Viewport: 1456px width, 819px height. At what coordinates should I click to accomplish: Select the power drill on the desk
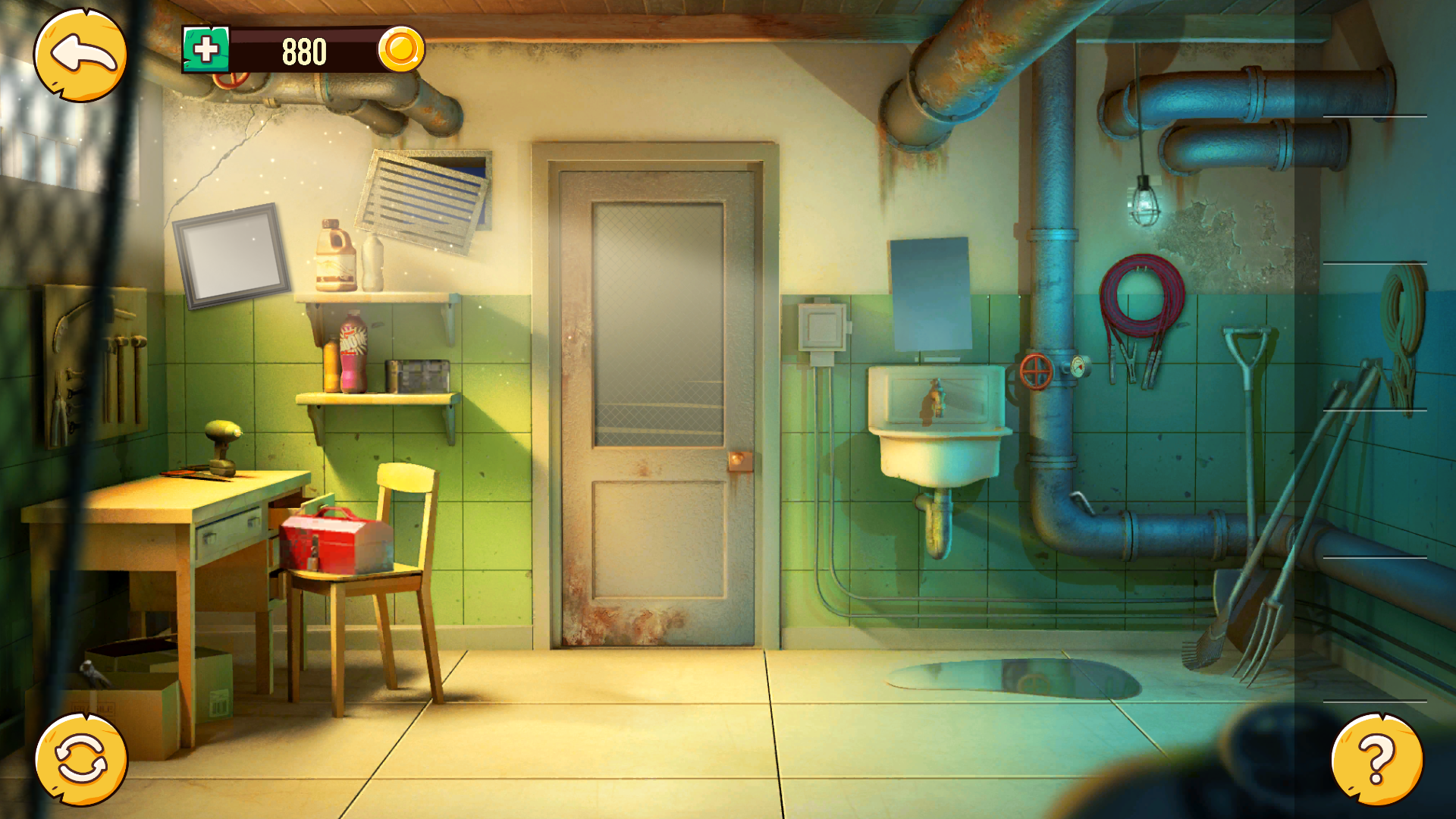[x=224, y=444]
